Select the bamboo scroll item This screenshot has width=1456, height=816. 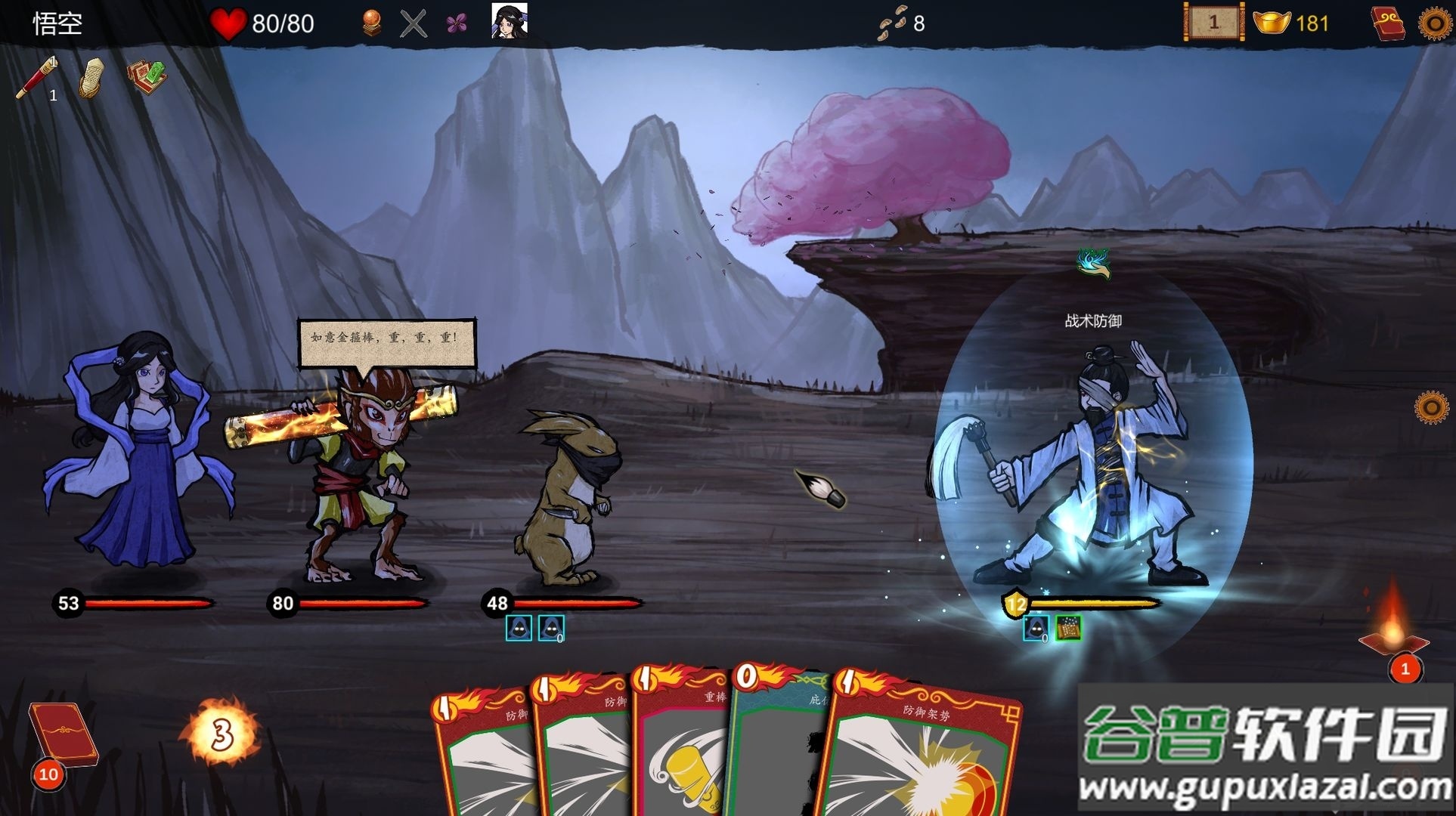coord(92,77)
